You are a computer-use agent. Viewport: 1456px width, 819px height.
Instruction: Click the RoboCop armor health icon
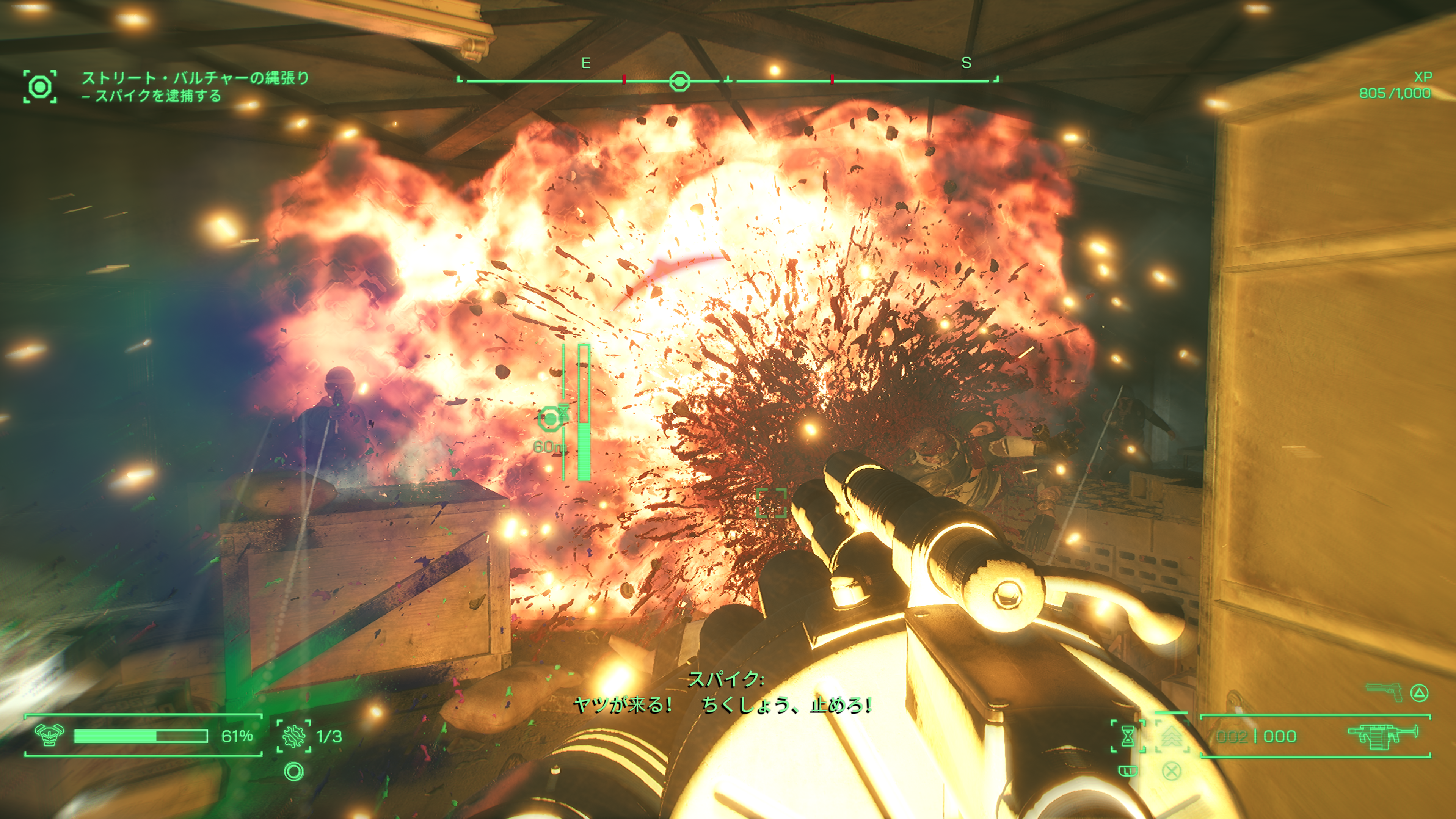(x=49, y=735)
